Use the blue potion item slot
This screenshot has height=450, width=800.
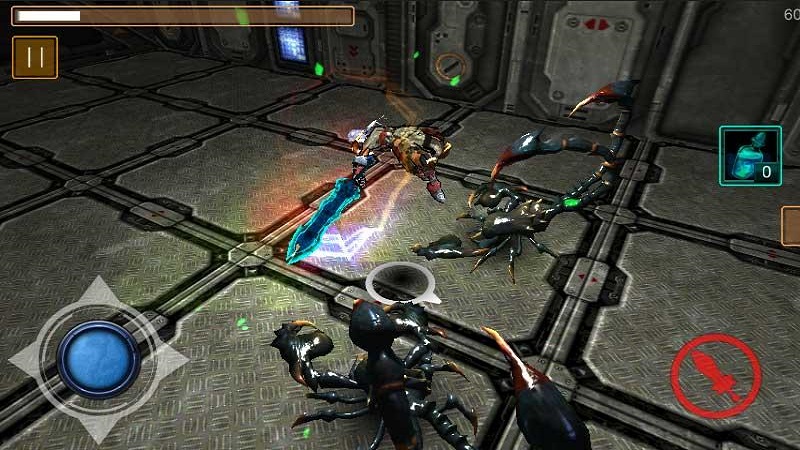point(750,156)
